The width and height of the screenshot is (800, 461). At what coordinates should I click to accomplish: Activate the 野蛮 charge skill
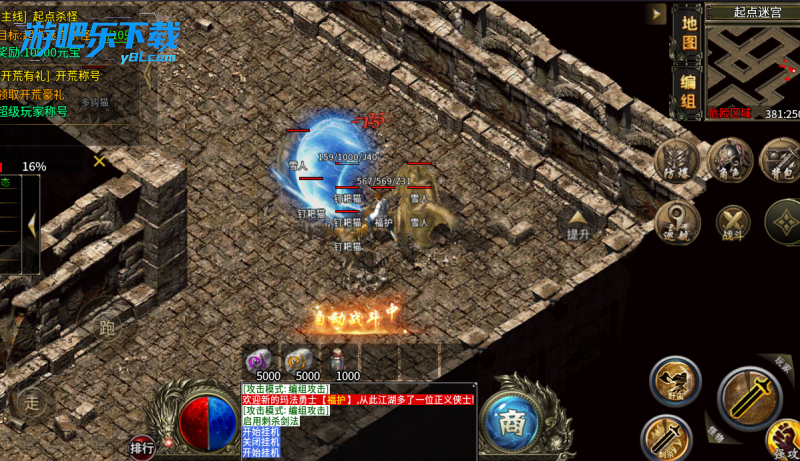click(x=675, y=381)
